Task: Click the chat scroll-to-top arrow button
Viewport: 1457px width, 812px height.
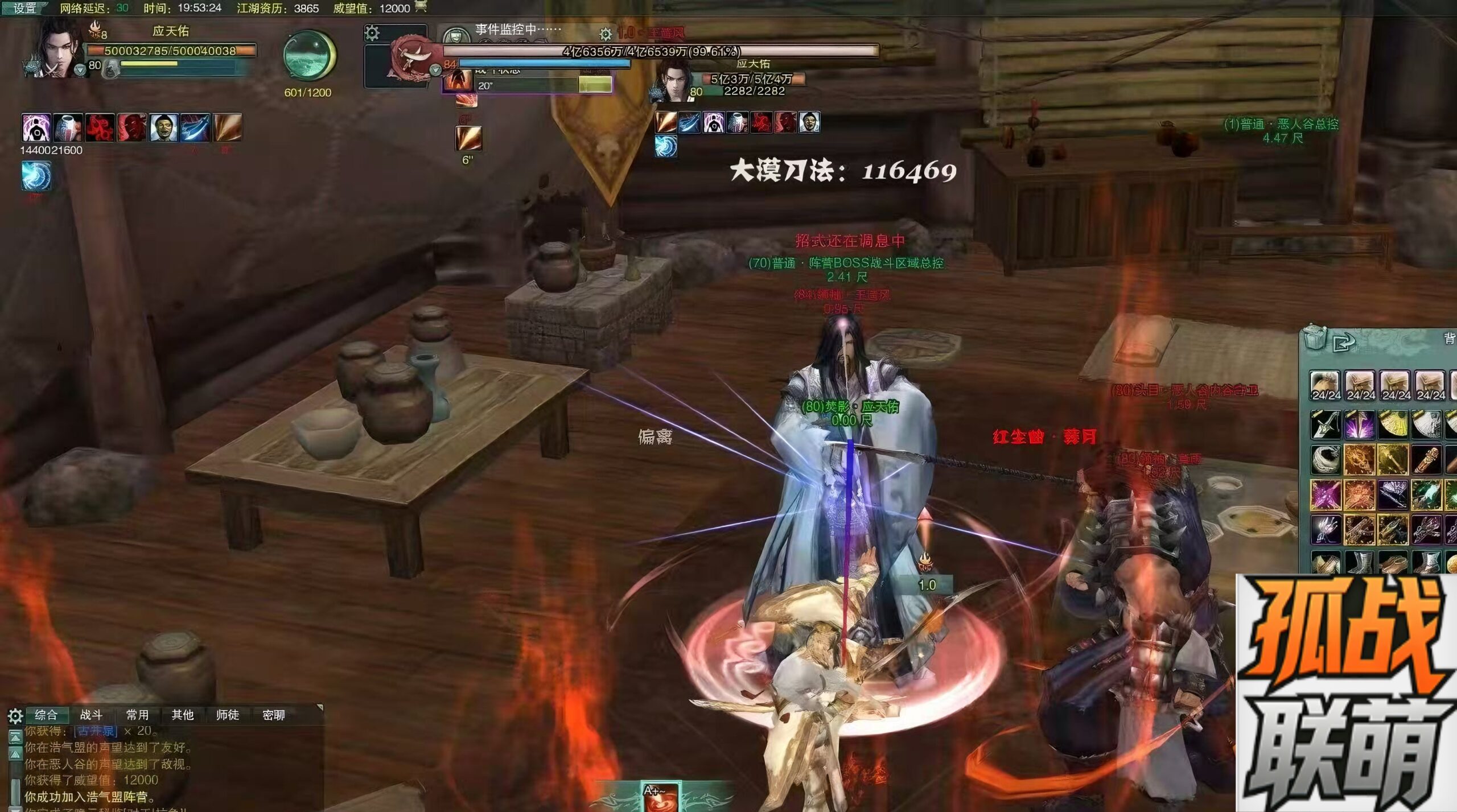Action: (x=15, y=737)
